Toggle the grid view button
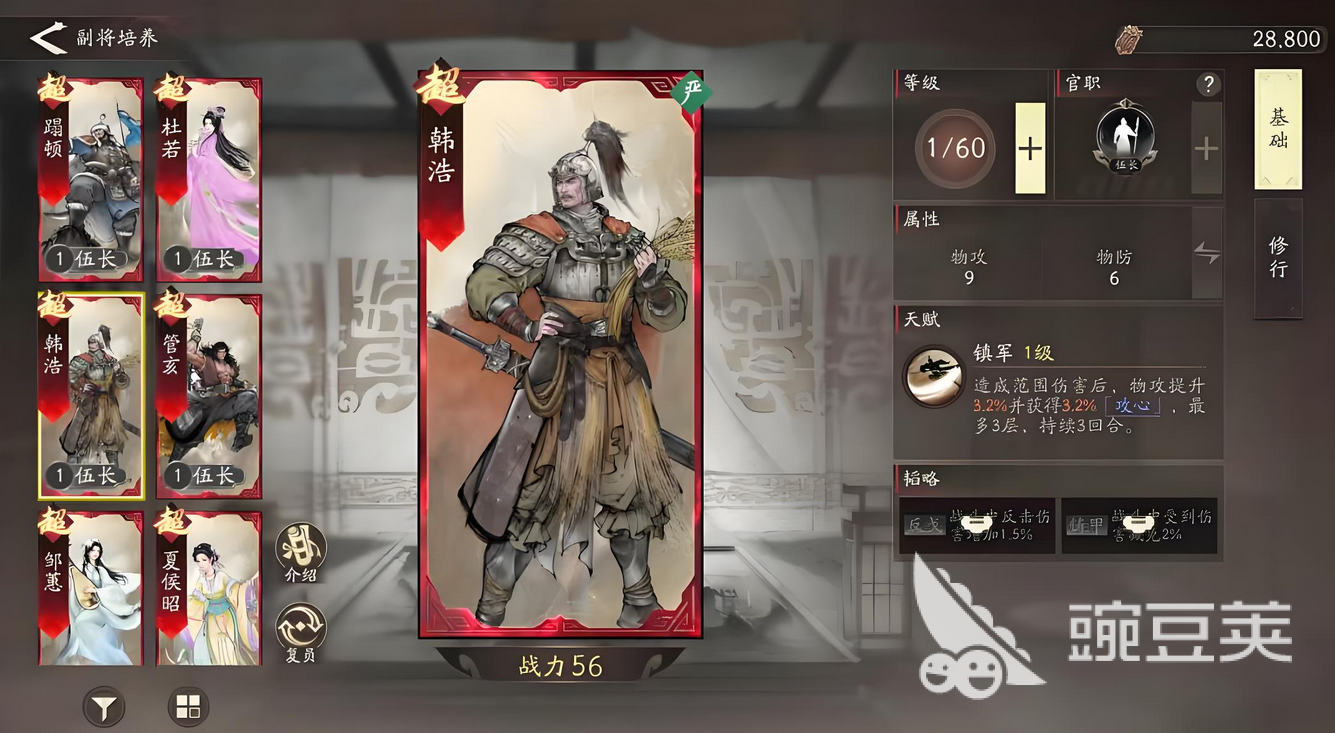 coord(188,707)
